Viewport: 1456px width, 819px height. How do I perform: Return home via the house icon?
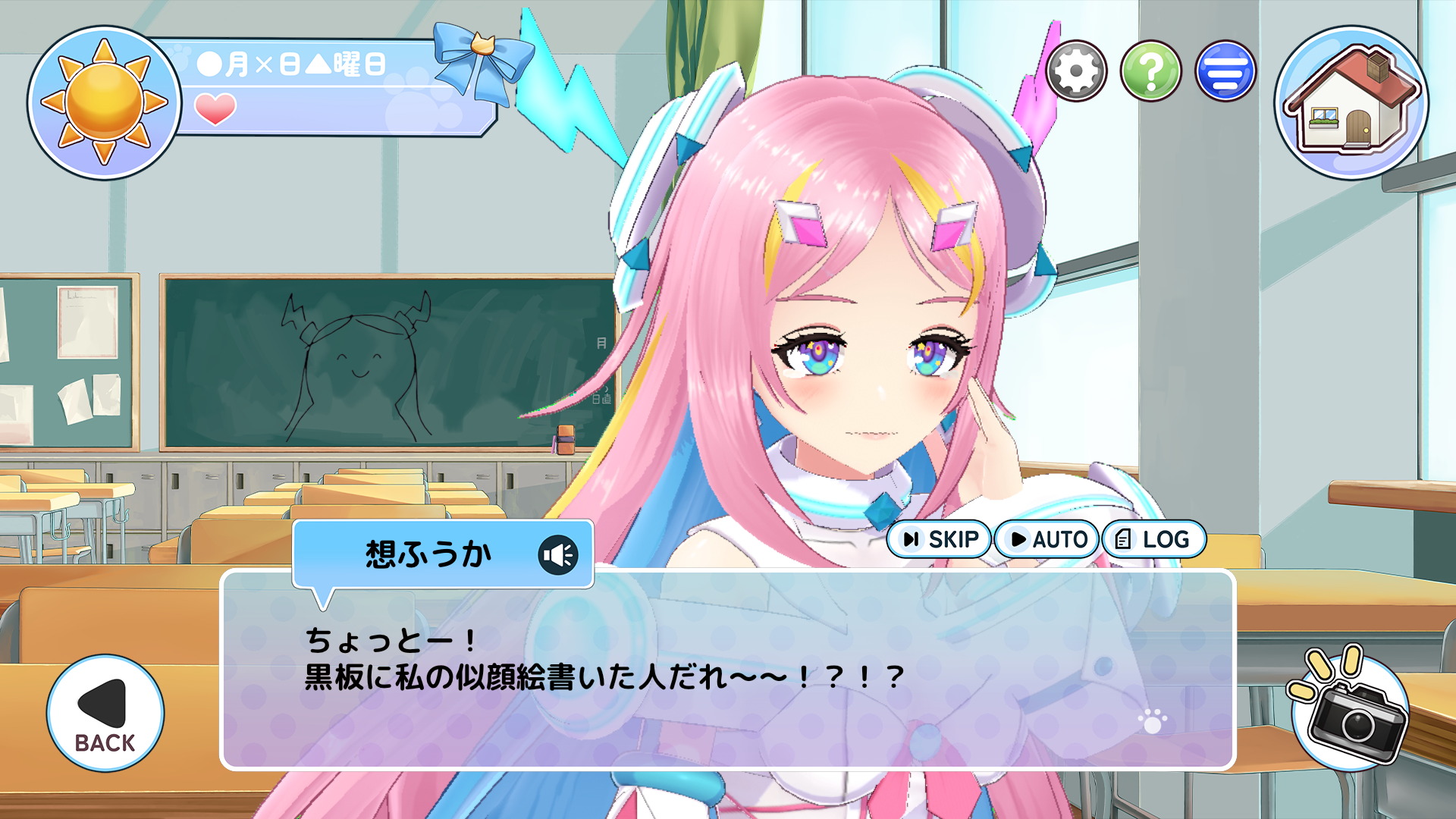[1351, 103]
